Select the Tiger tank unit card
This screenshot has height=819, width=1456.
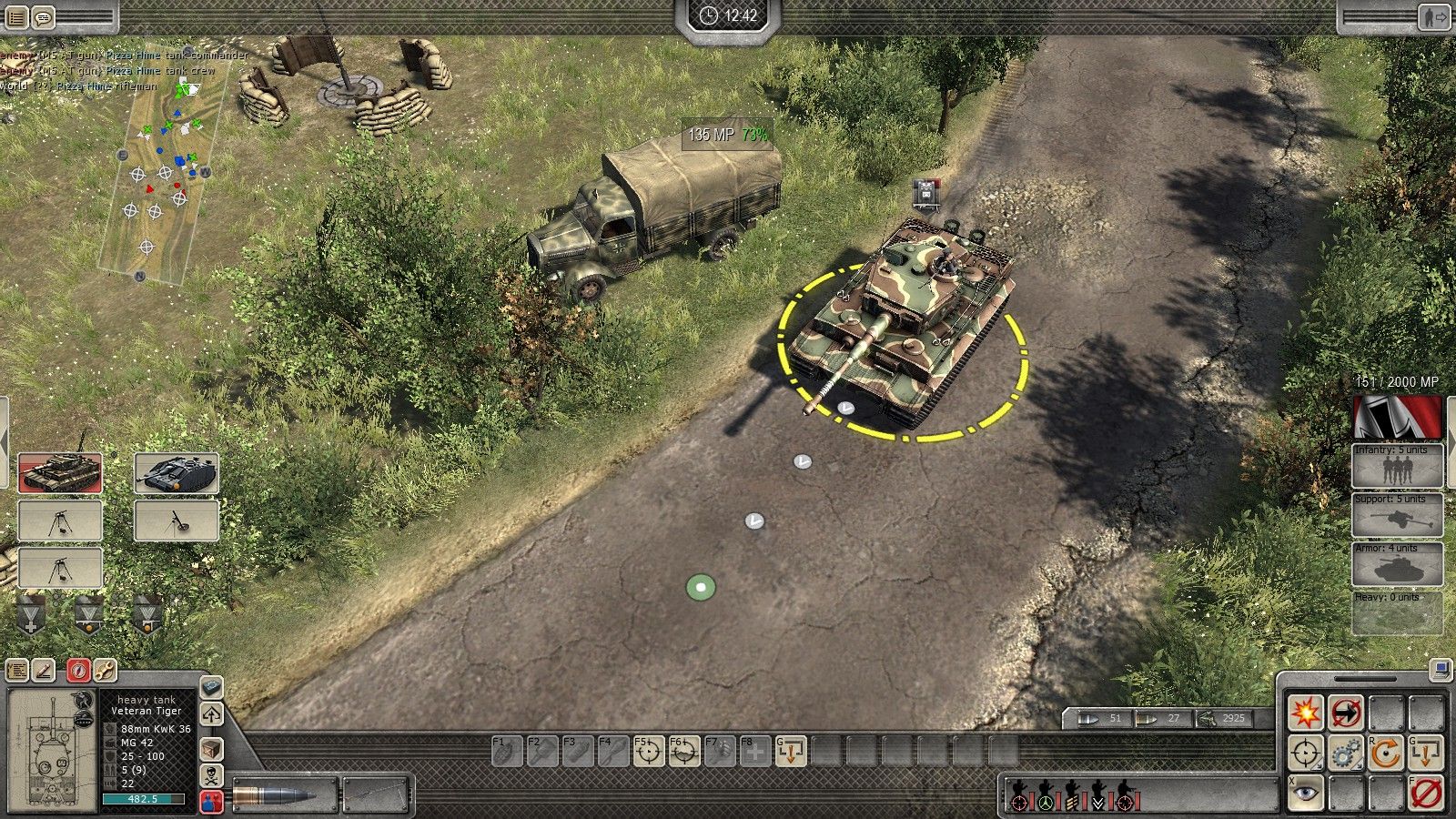coord(60,473)
